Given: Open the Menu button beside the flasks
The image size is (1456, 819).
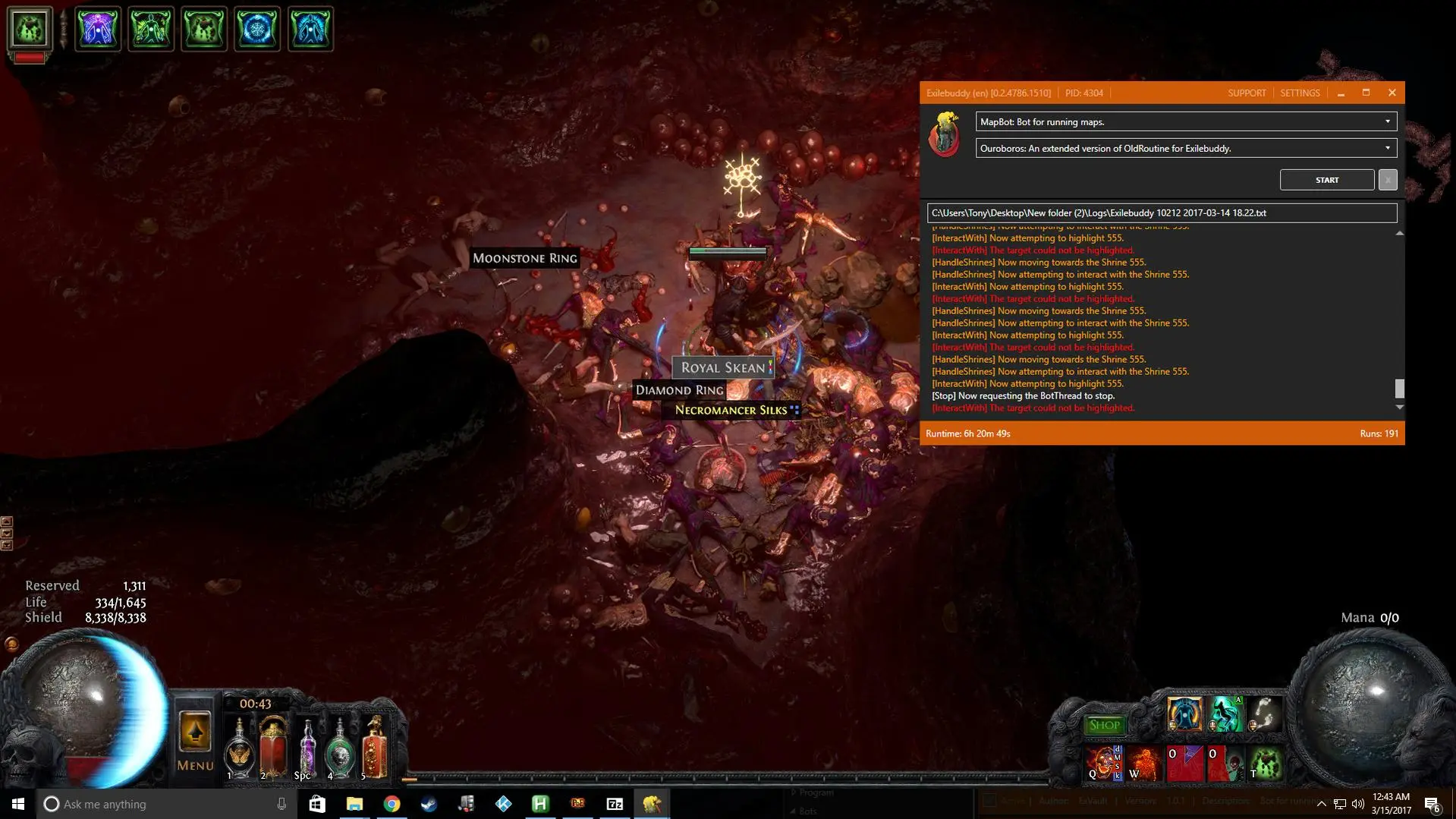Looking at the screenshot, I should click(194, 742).
